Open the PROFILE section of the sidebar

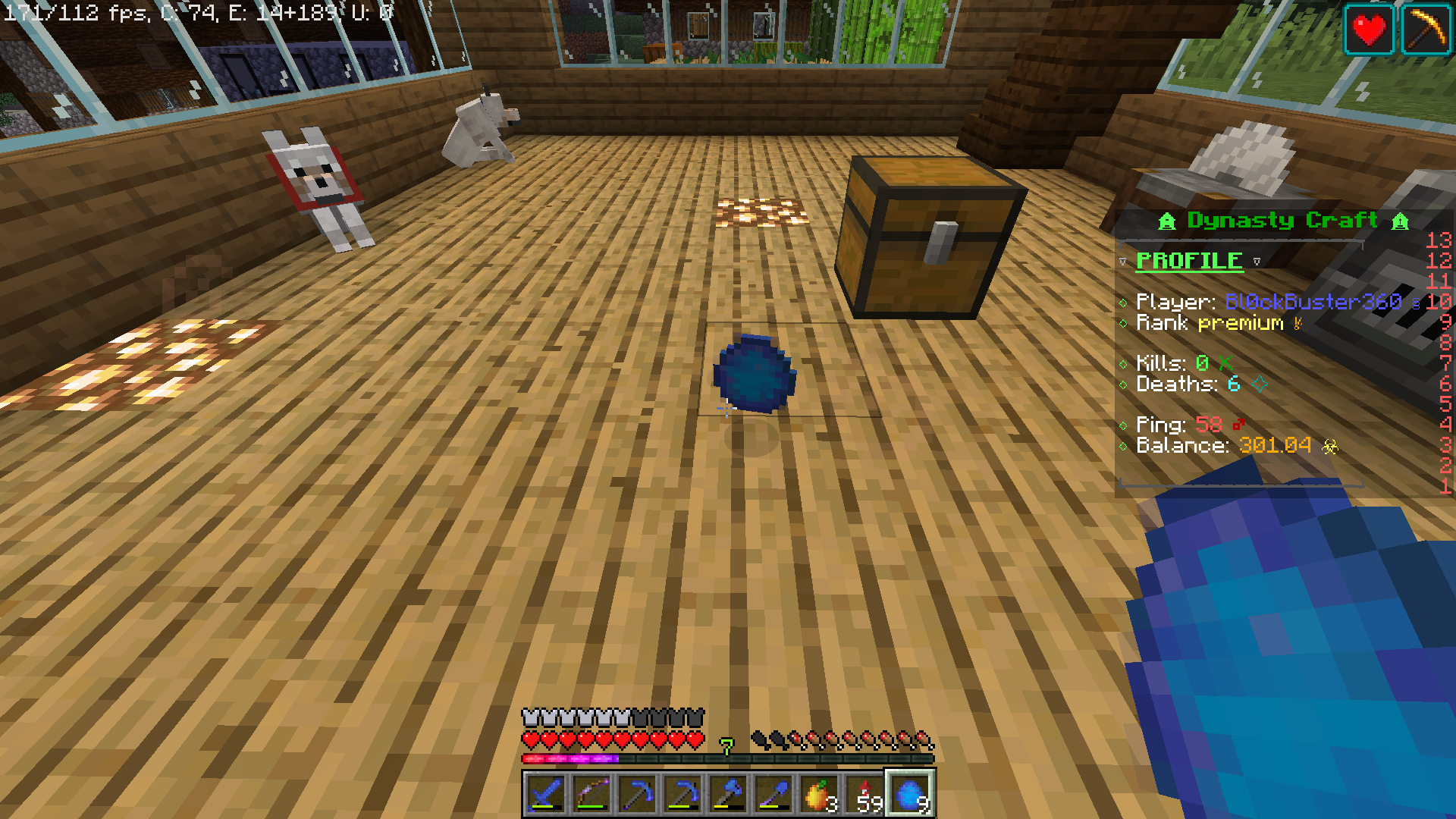pos(1188,261)
